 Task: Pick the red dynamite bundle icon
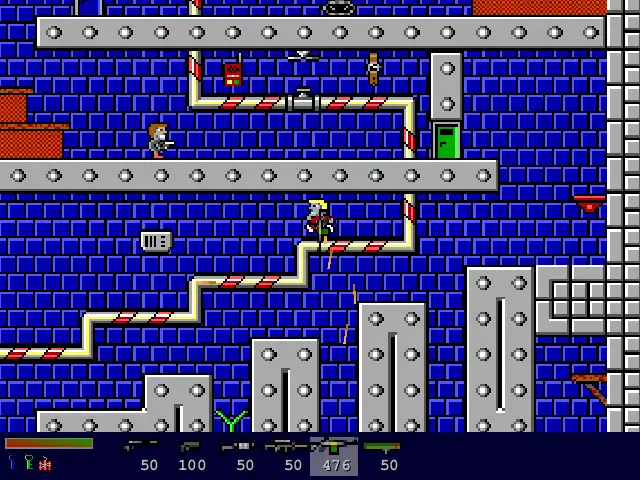click(x=45, y=463)
